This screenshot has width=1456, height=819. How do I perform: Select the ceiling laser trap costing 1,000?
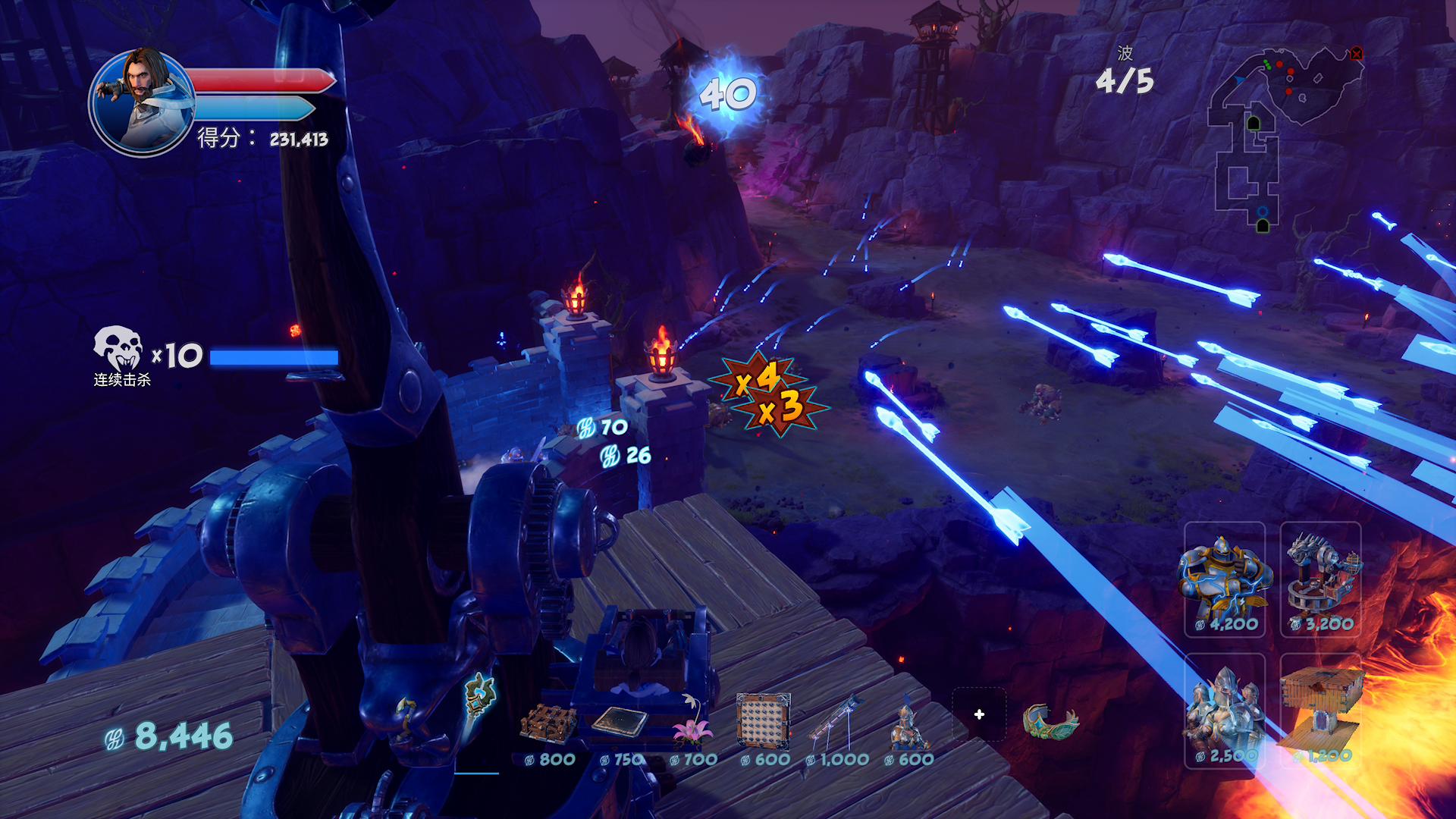click(x=835, y=722)
